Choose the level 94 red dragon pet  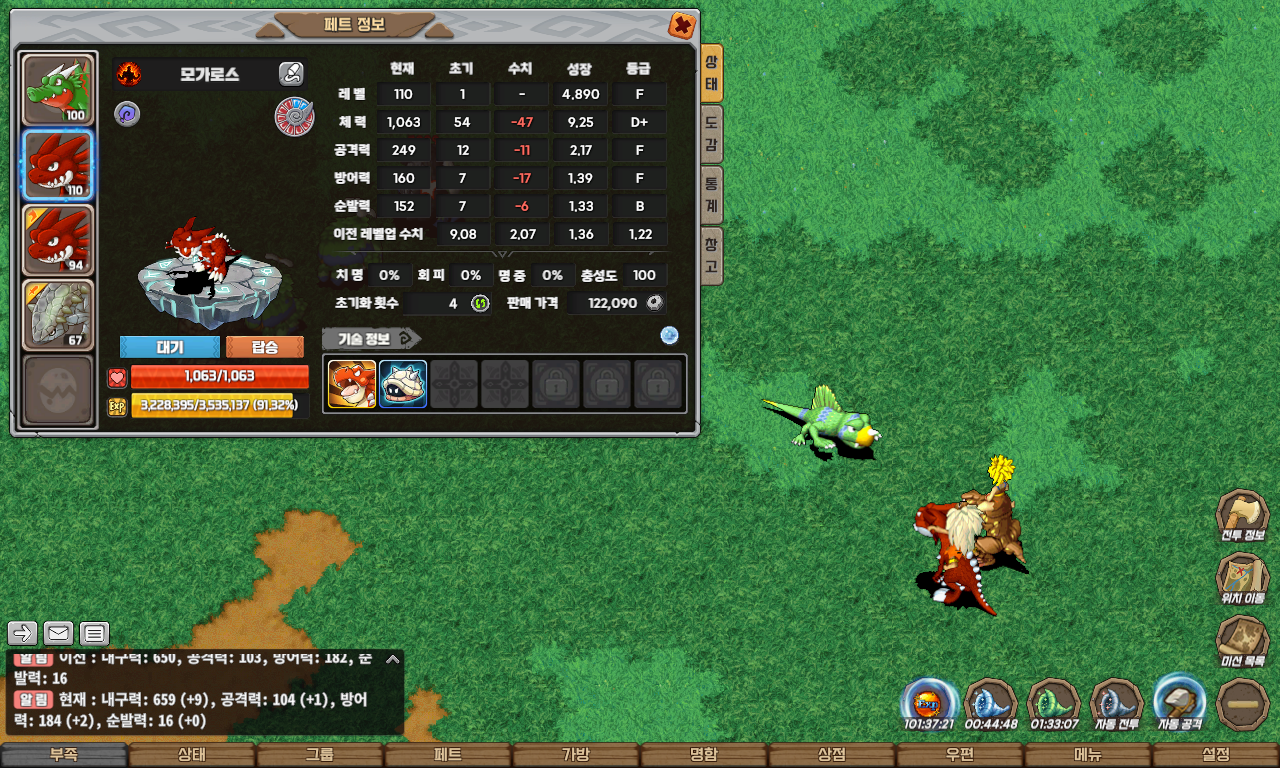point(58,240)
